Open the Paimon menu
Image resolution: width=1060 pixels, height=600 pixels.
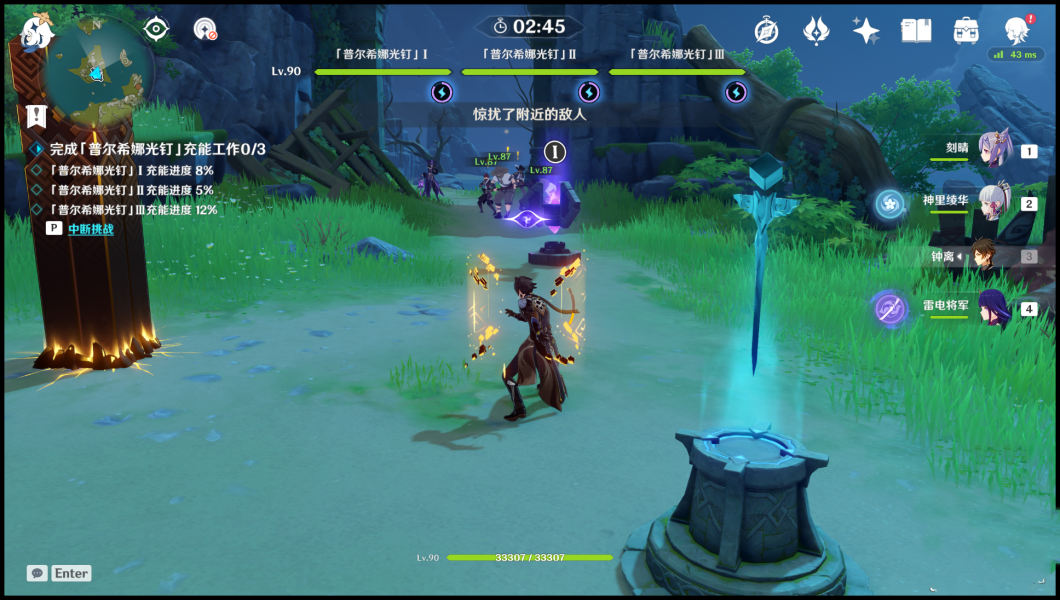coord(37,31)
